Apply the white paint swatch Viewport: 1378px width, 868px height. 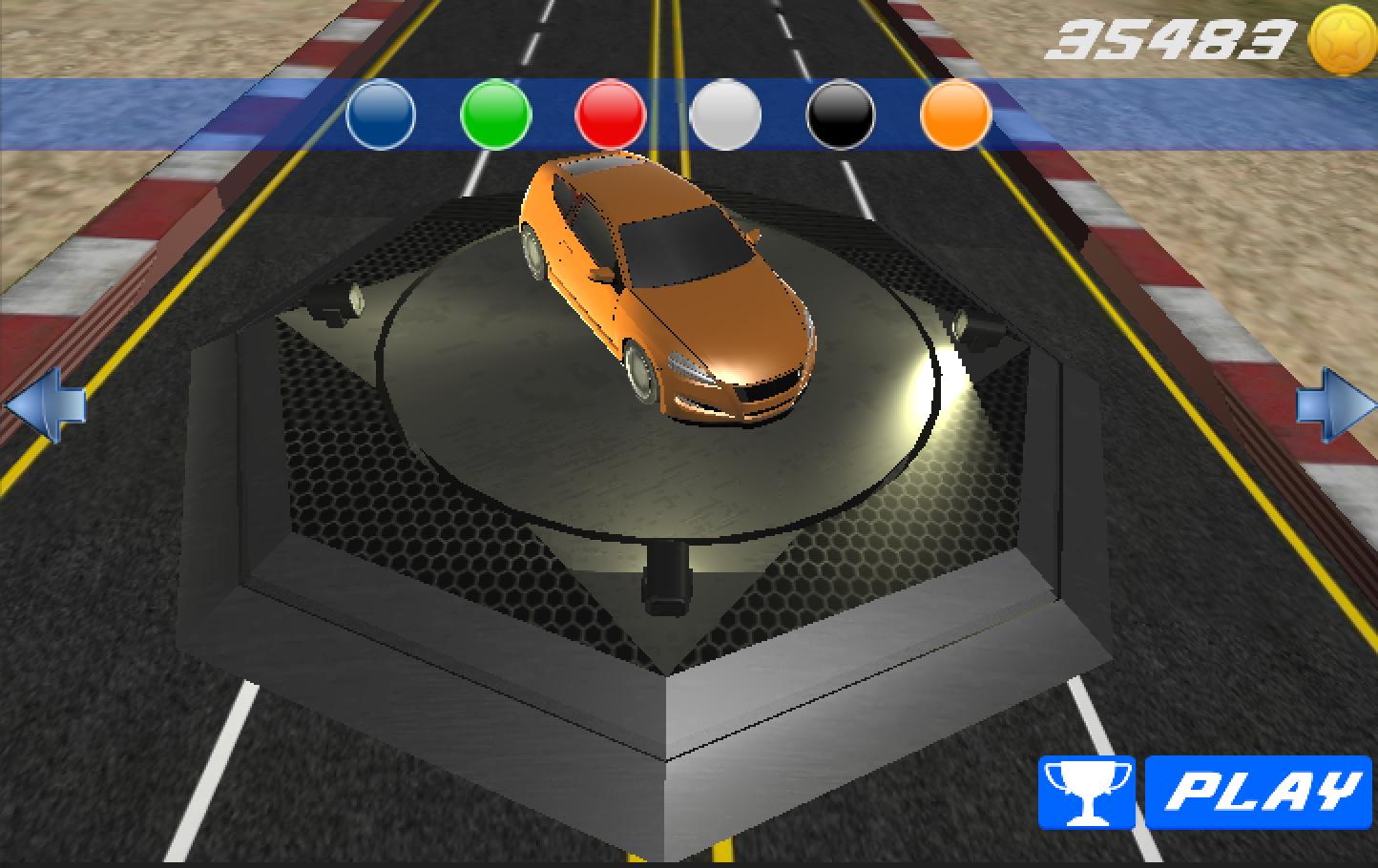[x=725, y=114]
